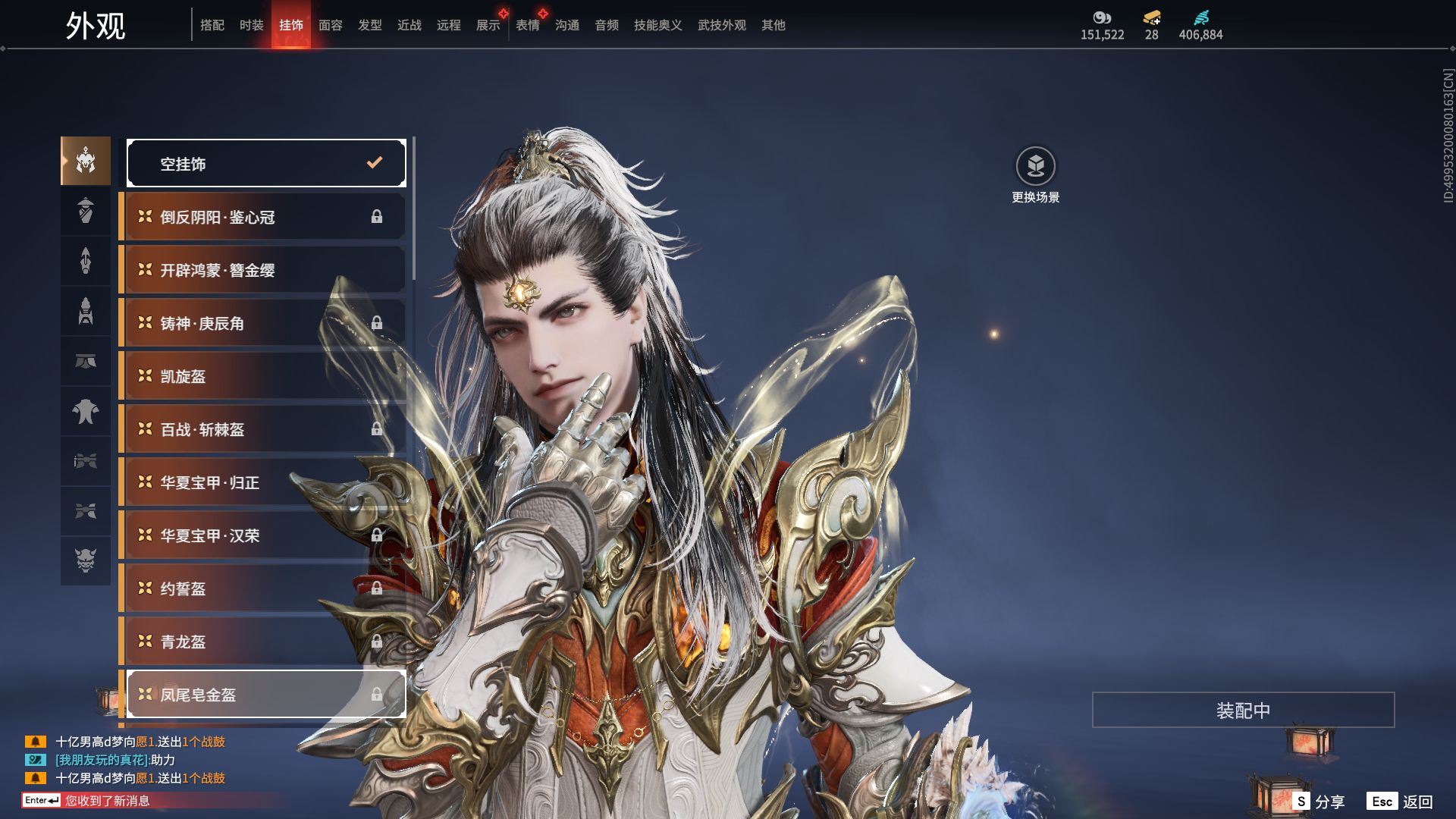Return to the previous screen with 返回

(x=1400, y=802)
